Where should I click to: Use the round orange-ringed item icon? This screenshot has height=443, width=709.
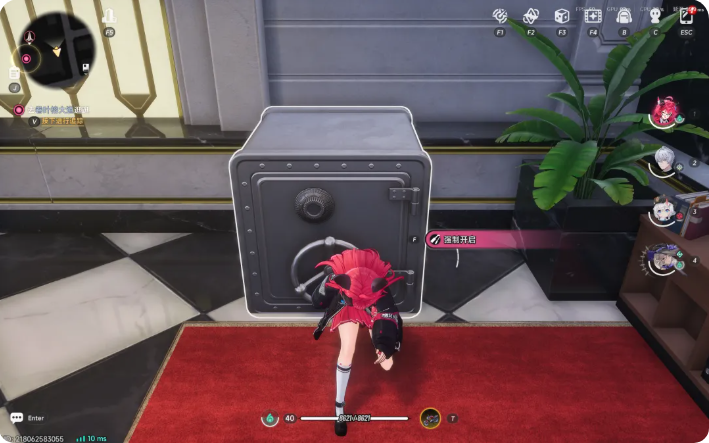430,418
